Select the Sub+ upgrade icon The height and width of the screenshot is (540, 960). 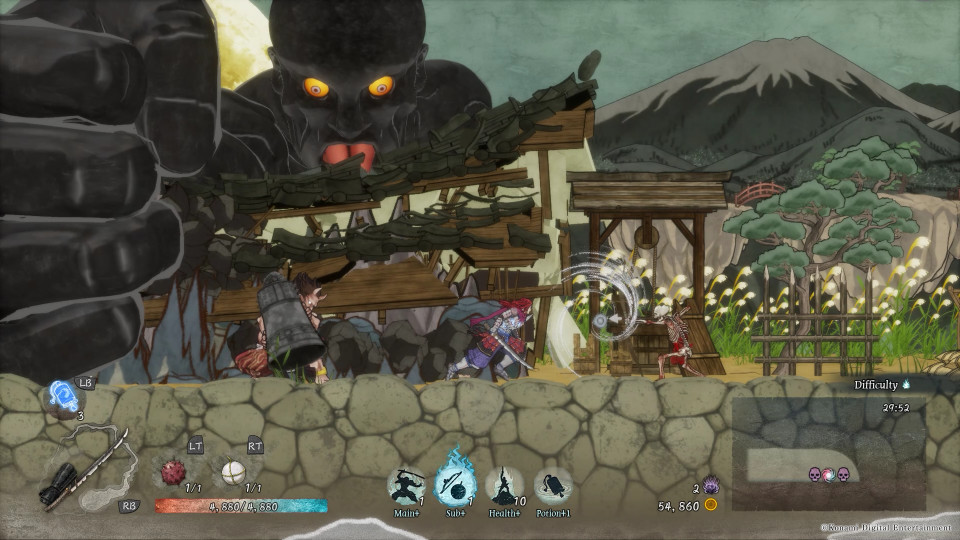tap(455, 486)
